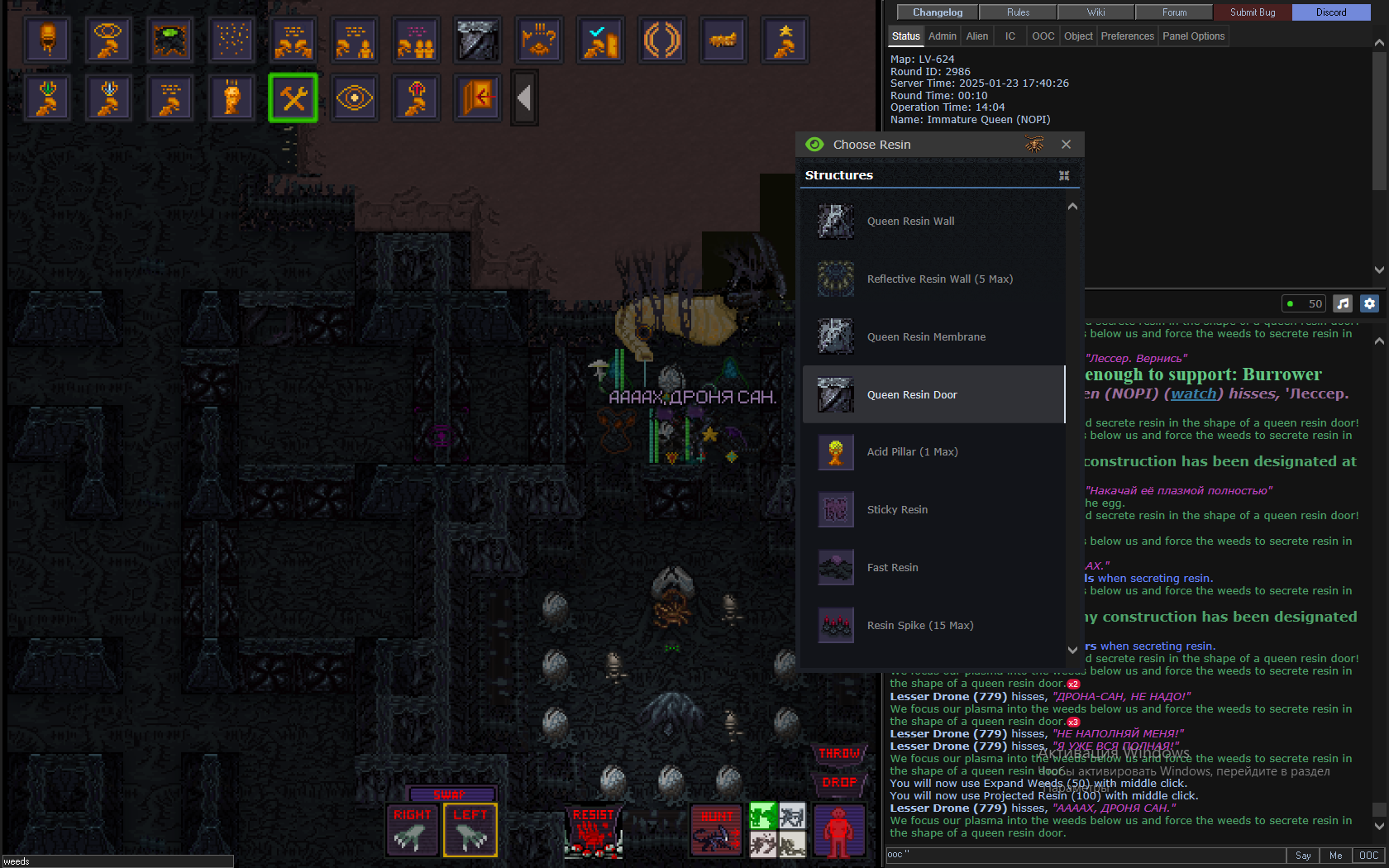Open the Wiki link
Image resolution: width=1389 pixels, height=868 pixels.
1095,12
